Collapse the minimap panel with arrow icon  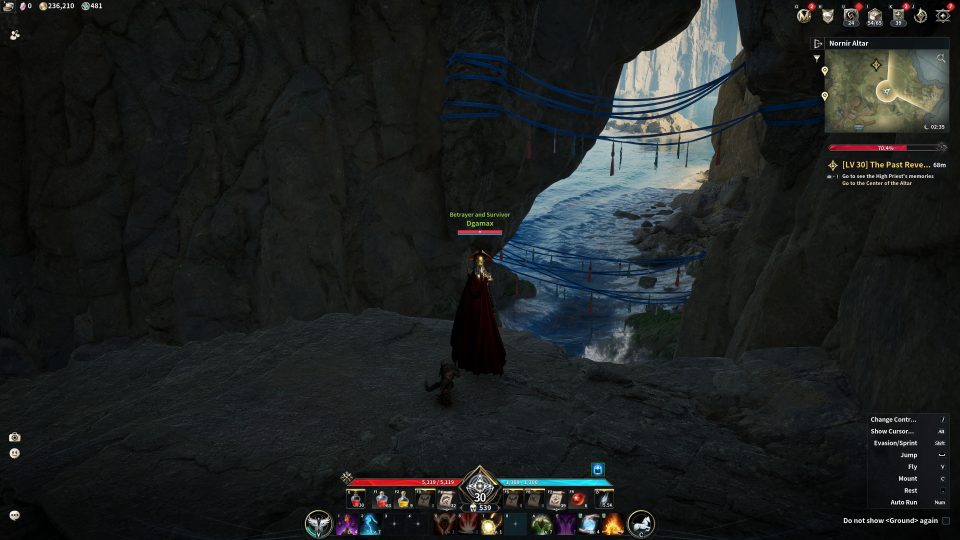pyautogui.click(x=817, y=44)
